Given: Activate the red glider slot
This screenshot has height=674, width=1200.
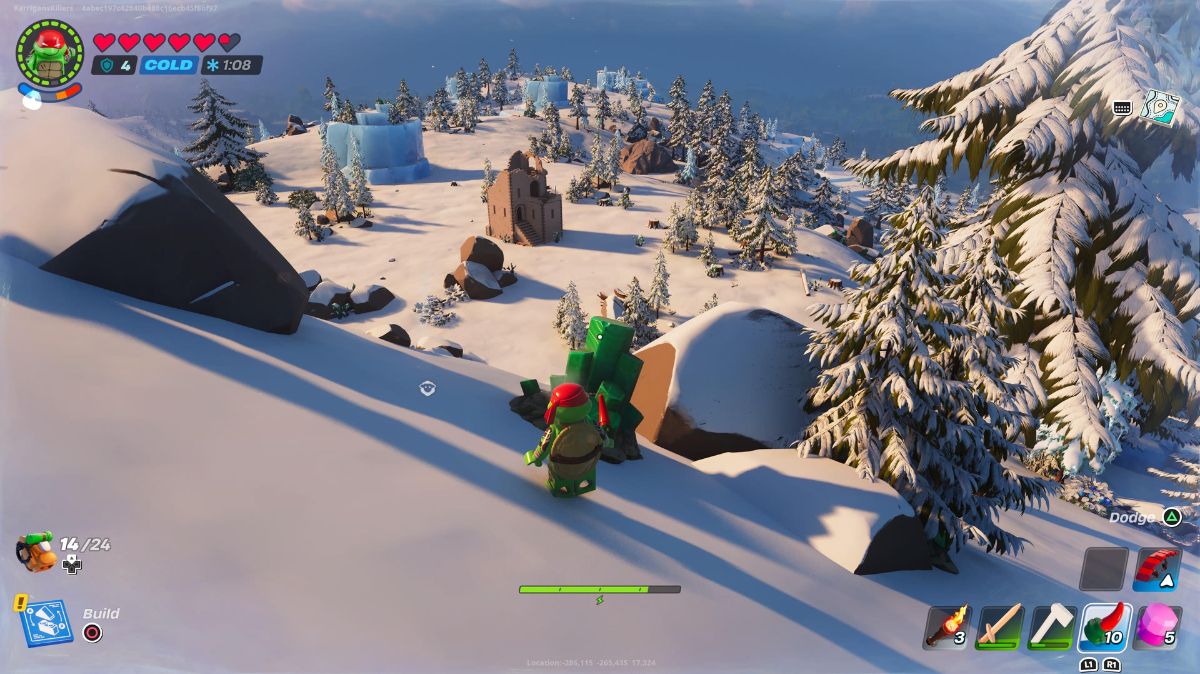Looking at the screenshot, I should [x=1158, y=569].
